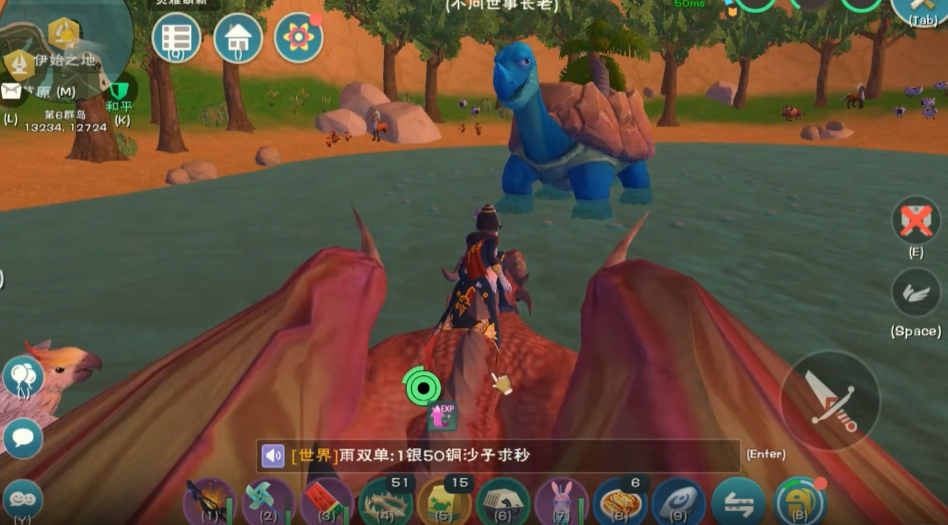Viewport: 948px width, 525px height.
Task: Open the flower event icon
Action: (x=298, y=38)
